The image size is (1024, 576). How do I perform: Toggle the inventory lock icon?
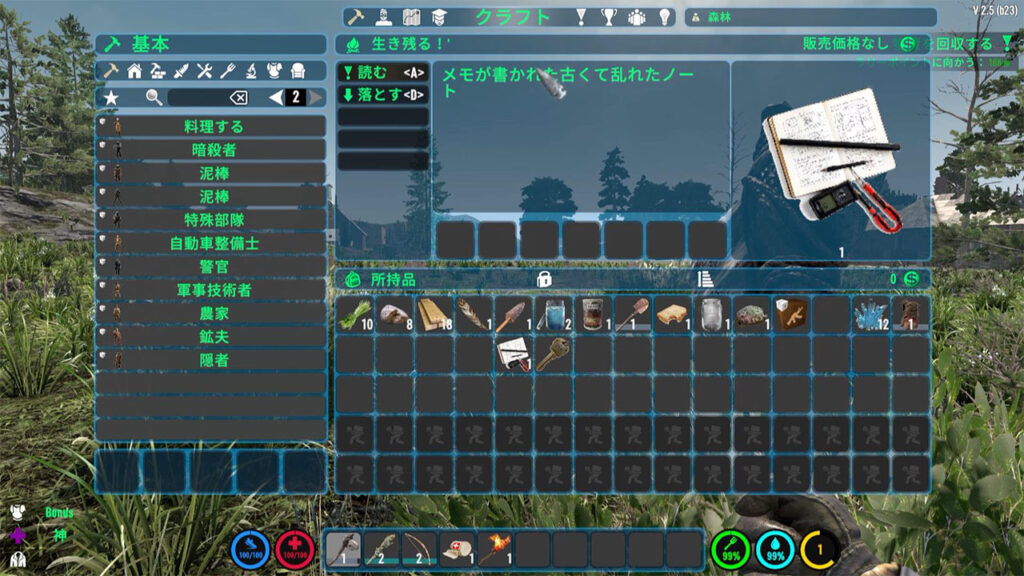point(544,279)
